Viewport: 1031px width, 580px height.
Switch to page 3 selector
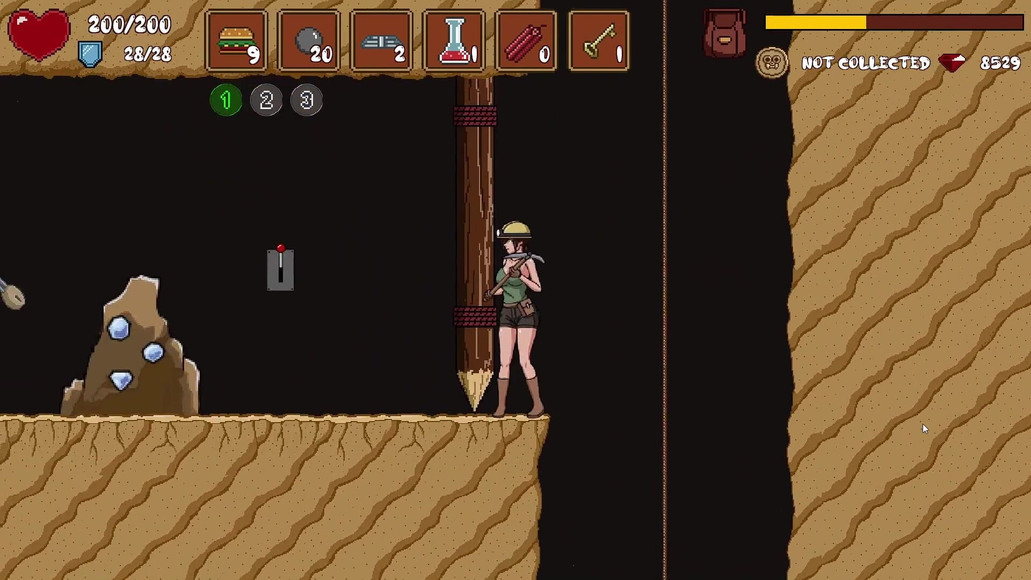point(307,100)
